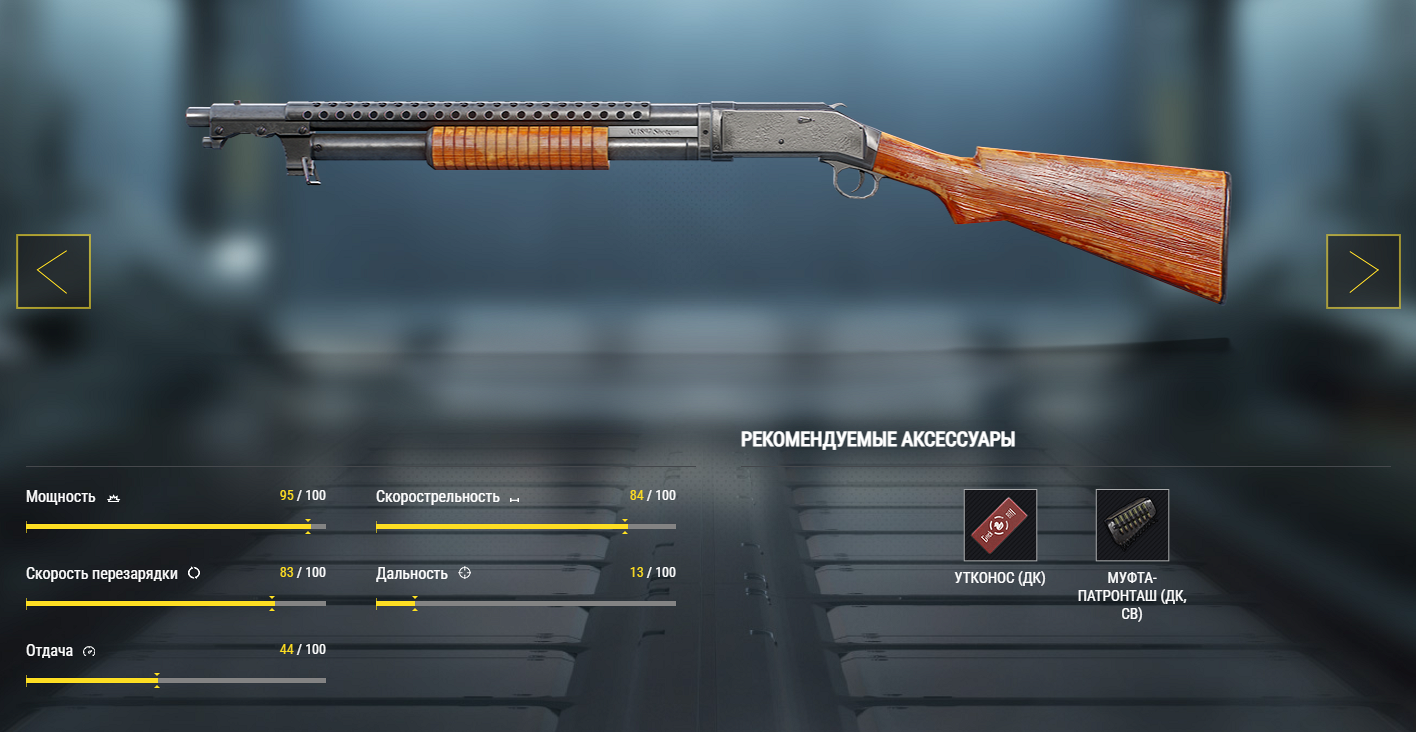The image size is (1416, 732).
Task: Go to the previous weapon with left arrow
Action: click(x=53, y=271)
